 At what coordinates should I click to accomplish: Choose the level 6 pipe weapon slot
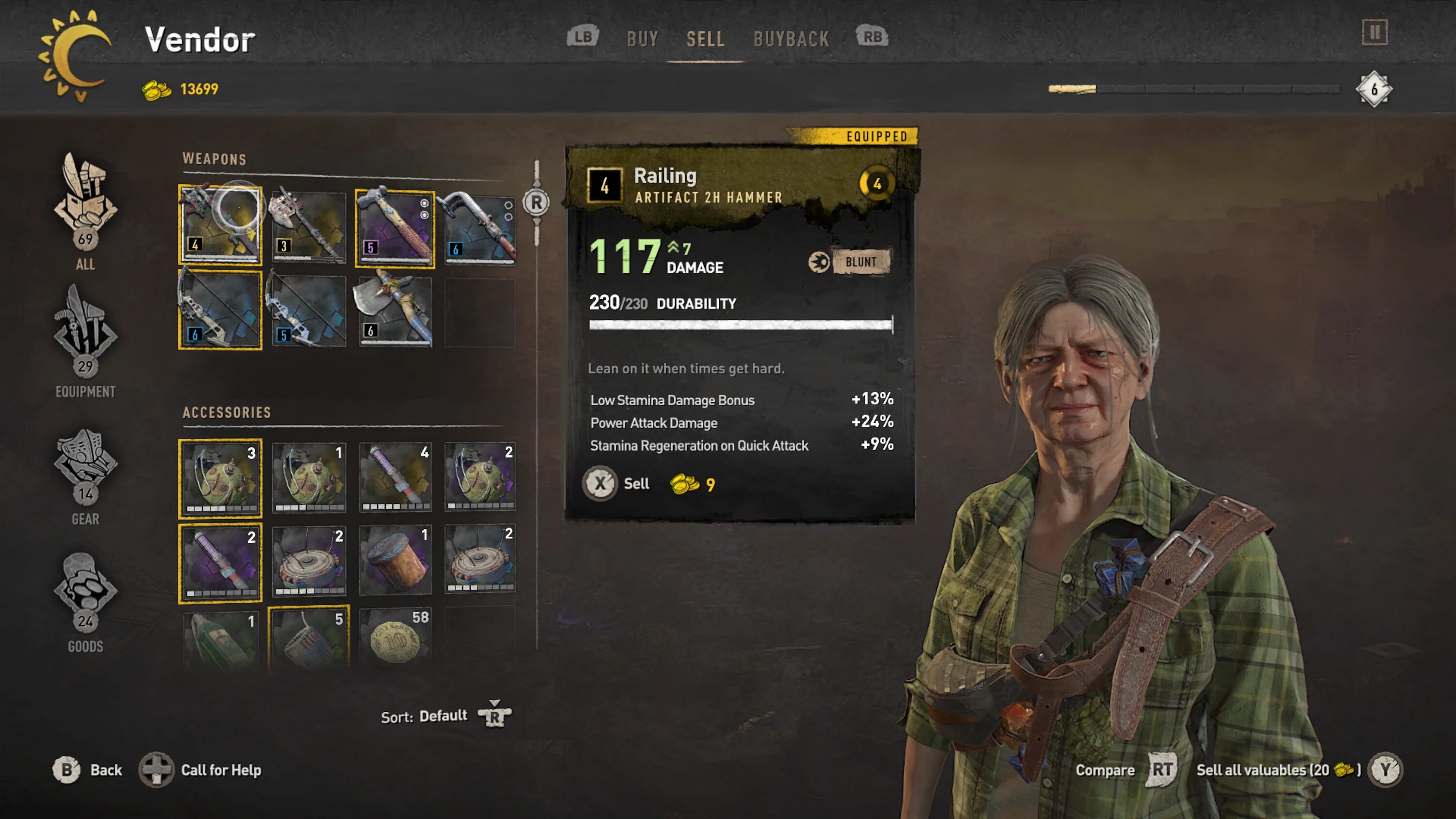point(480,227)
